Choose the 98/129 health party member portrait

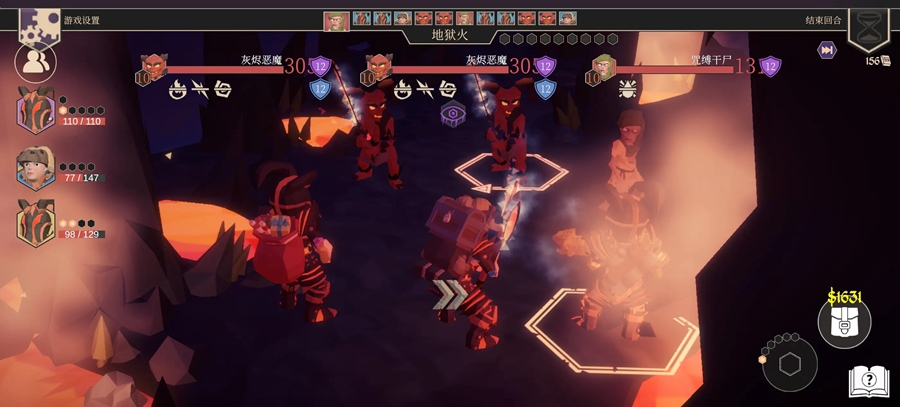36,222
